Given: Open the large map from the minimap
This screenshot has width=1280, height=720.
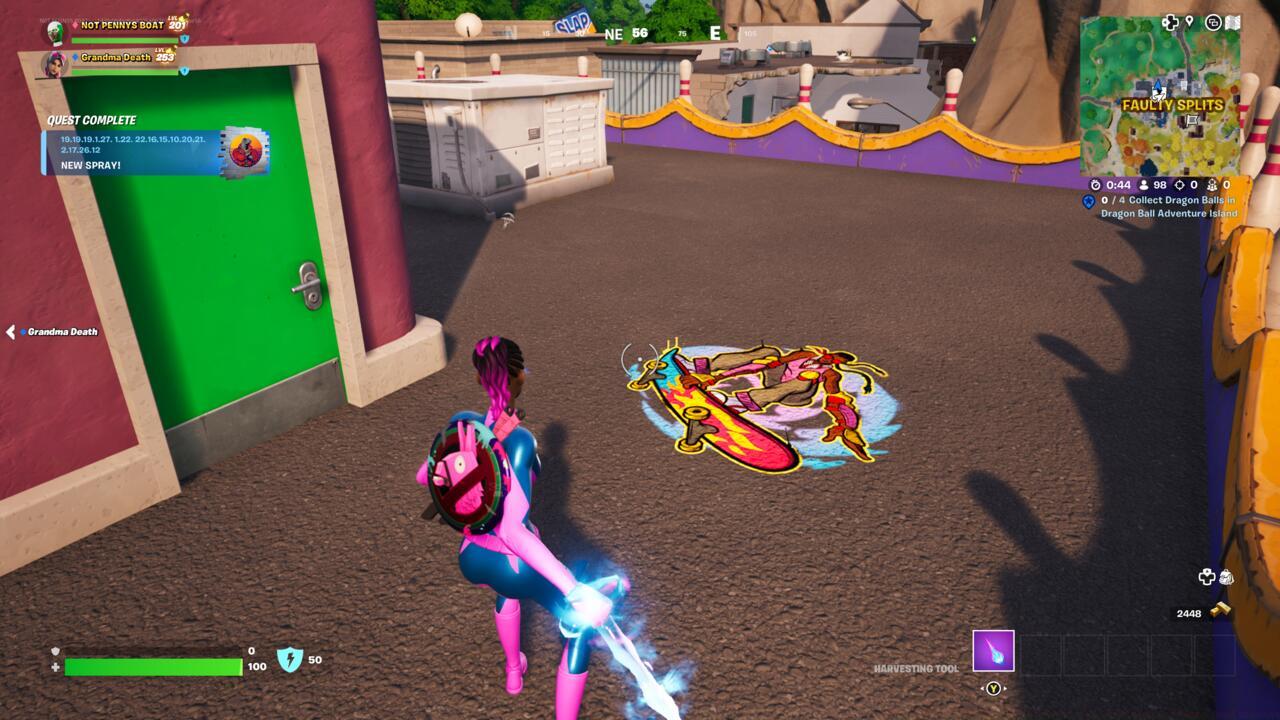Looking at the screenshot, I should pos(1233,22).
